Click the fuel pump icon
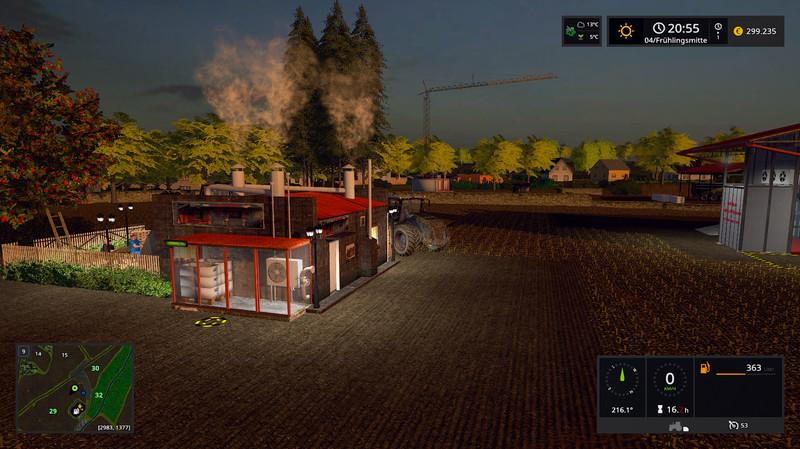800x449 pixels. [705, 369]
